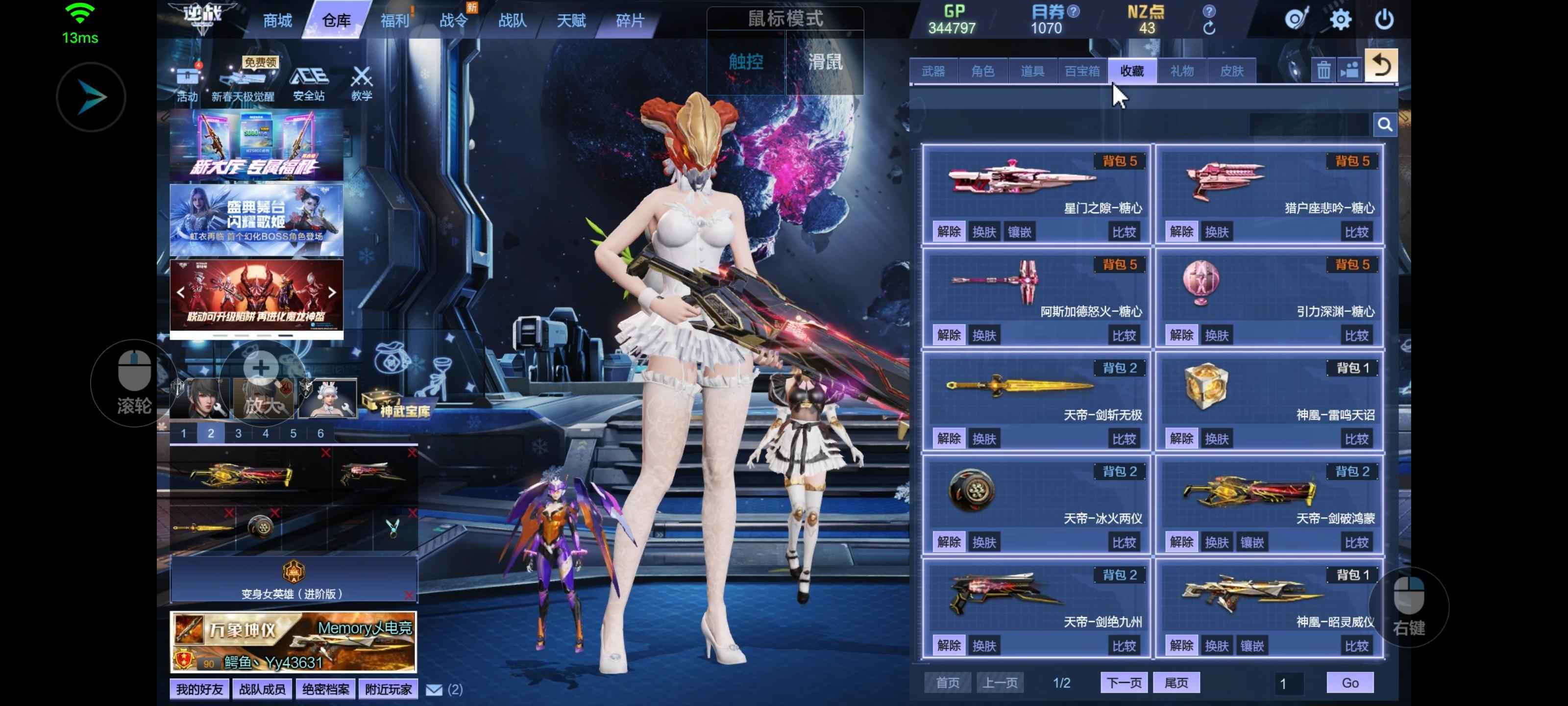Screen dimensions: 1568x706
Task: Click the inventory search magnifier button
Action: [x=1385, y=125]
